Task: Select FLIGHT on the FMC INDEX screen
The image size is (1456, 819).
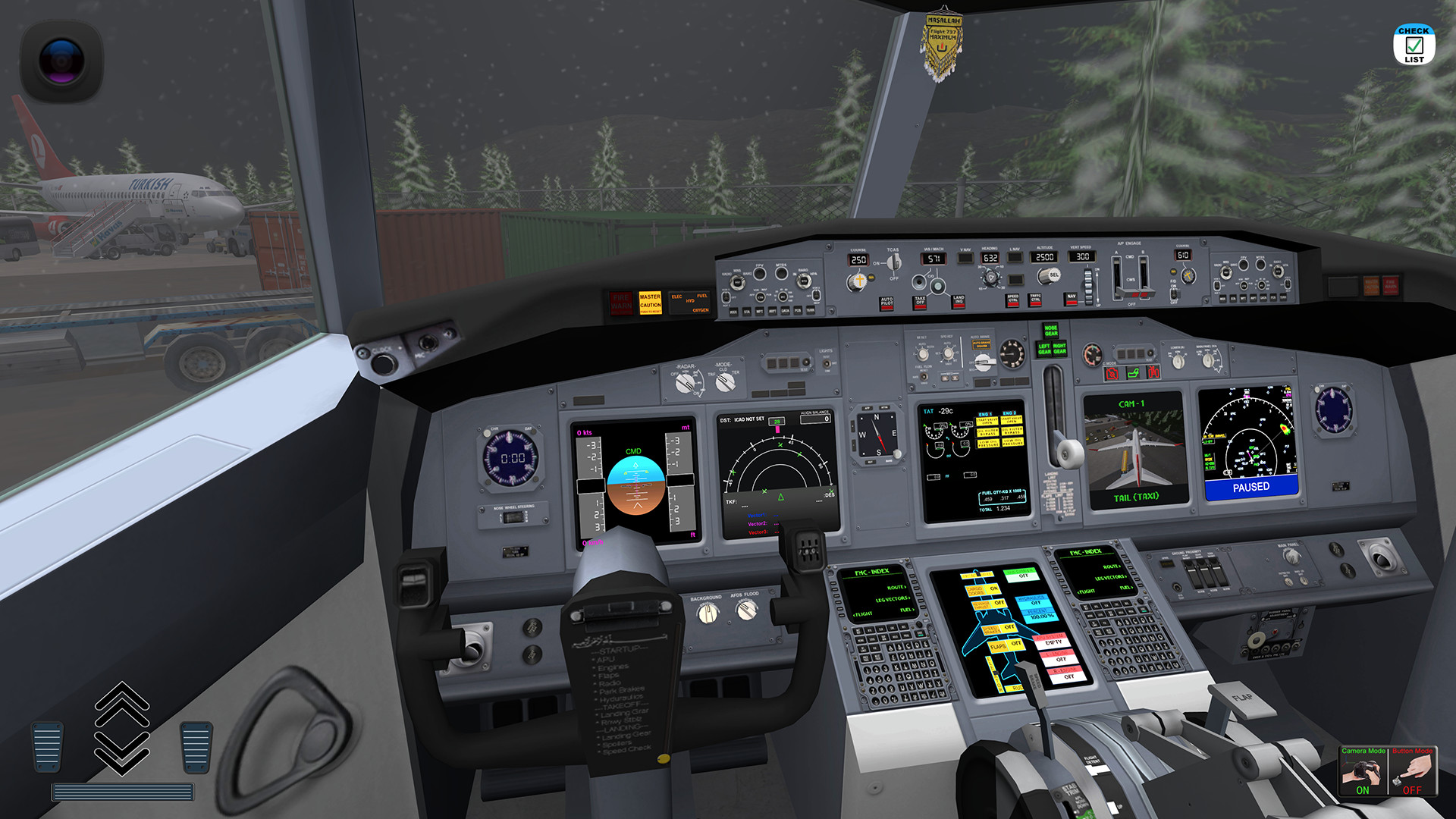Action: [862, 613]
